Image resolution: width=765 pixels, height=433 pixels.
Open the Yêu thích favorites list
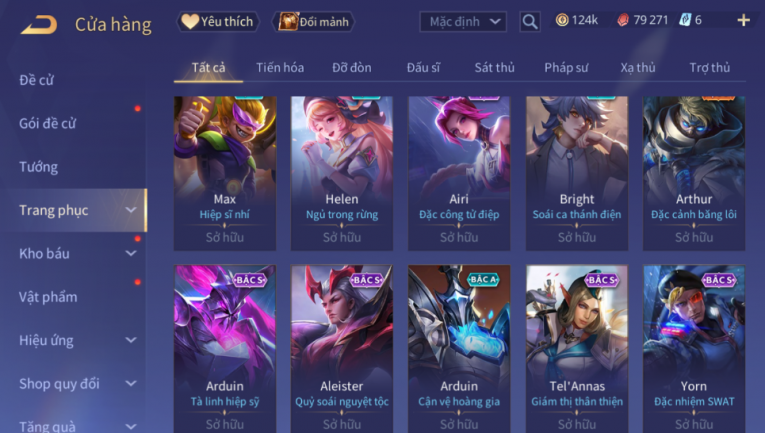(x=218, y=21)
